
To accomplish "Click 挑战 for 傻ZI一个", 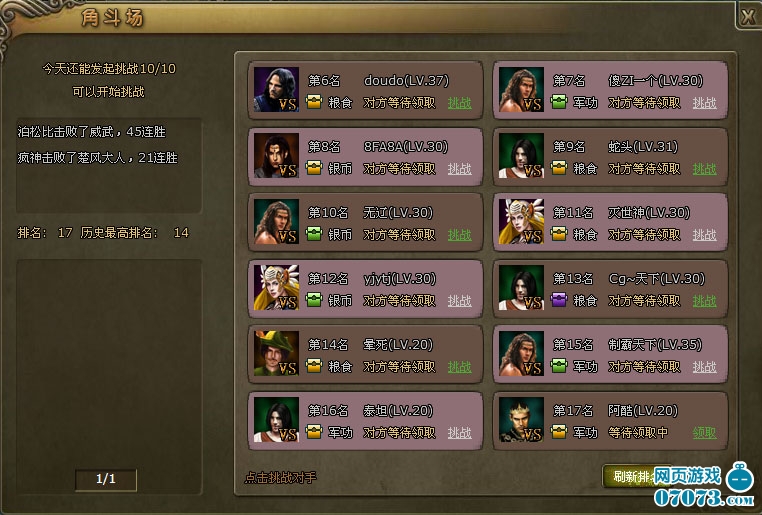I will [704, 102].
